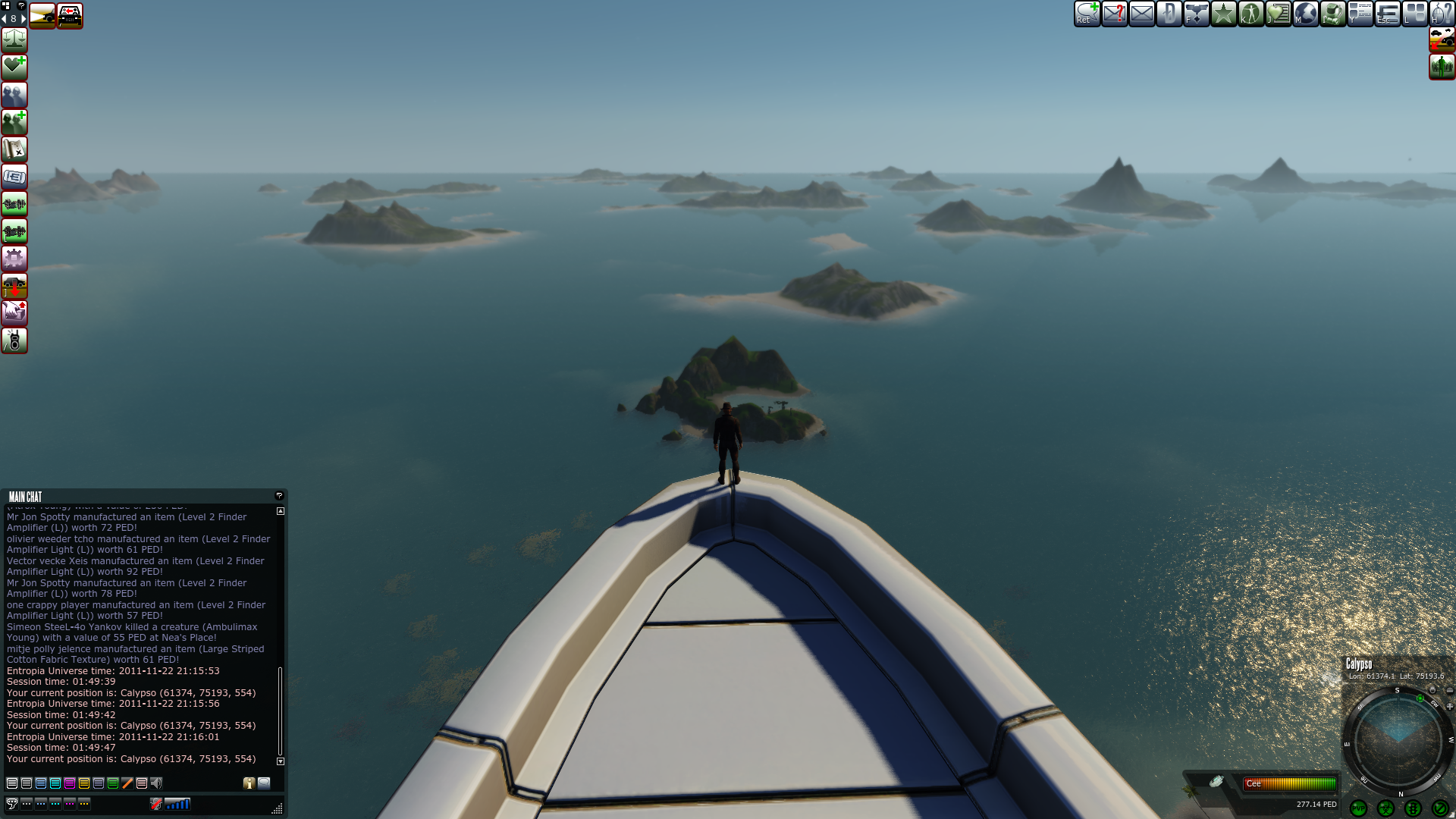
Task: Open the mission log medal icon
Action: (1196, 13)
